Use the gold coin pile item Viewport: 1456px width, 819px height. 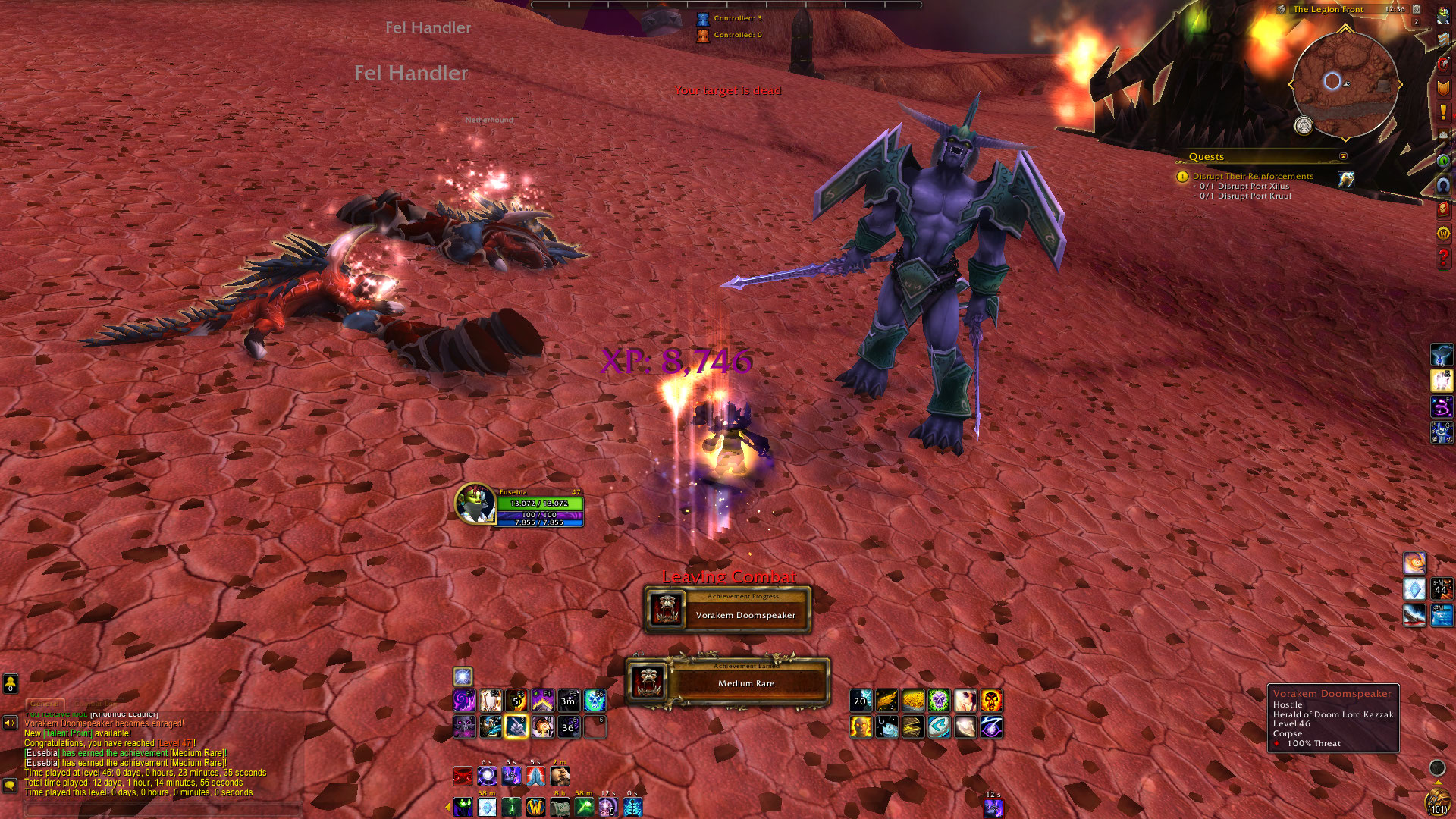click(913, 700)
